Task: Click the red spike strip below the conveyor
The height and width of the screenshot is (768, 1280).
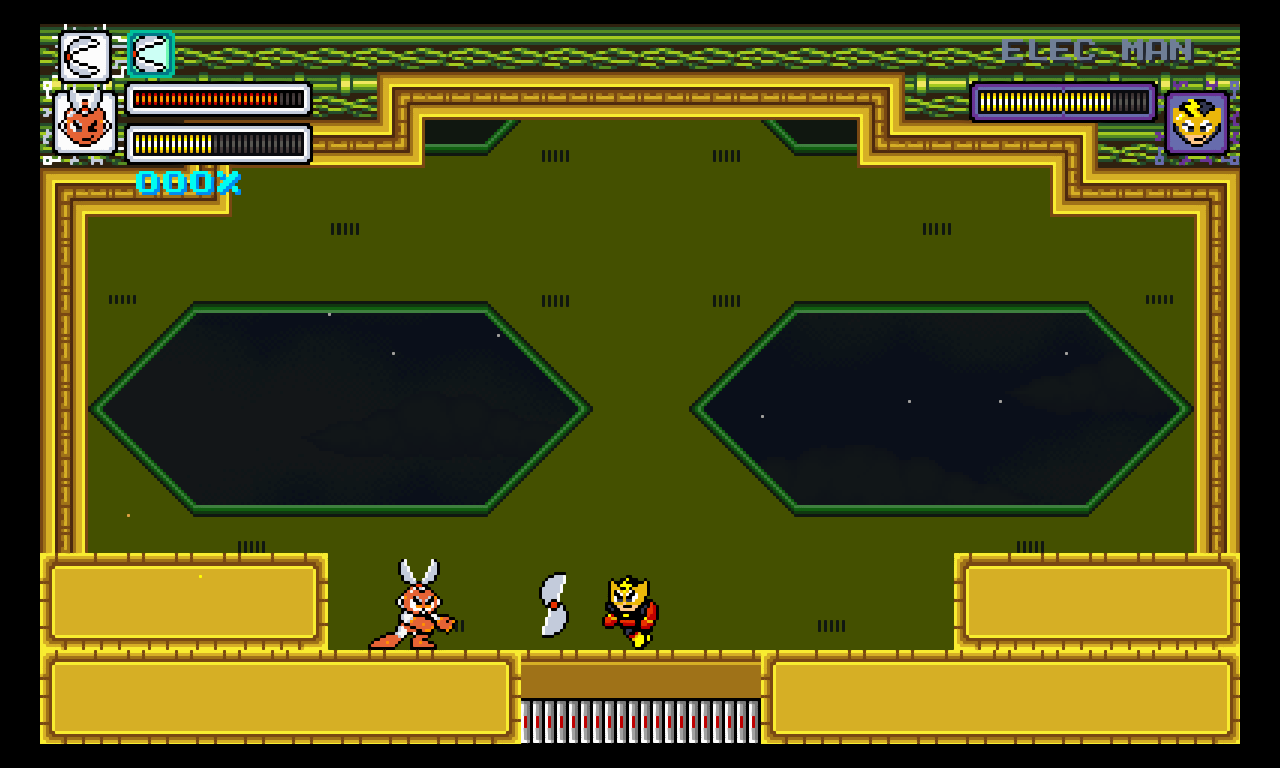Action: tap(640, 720)
